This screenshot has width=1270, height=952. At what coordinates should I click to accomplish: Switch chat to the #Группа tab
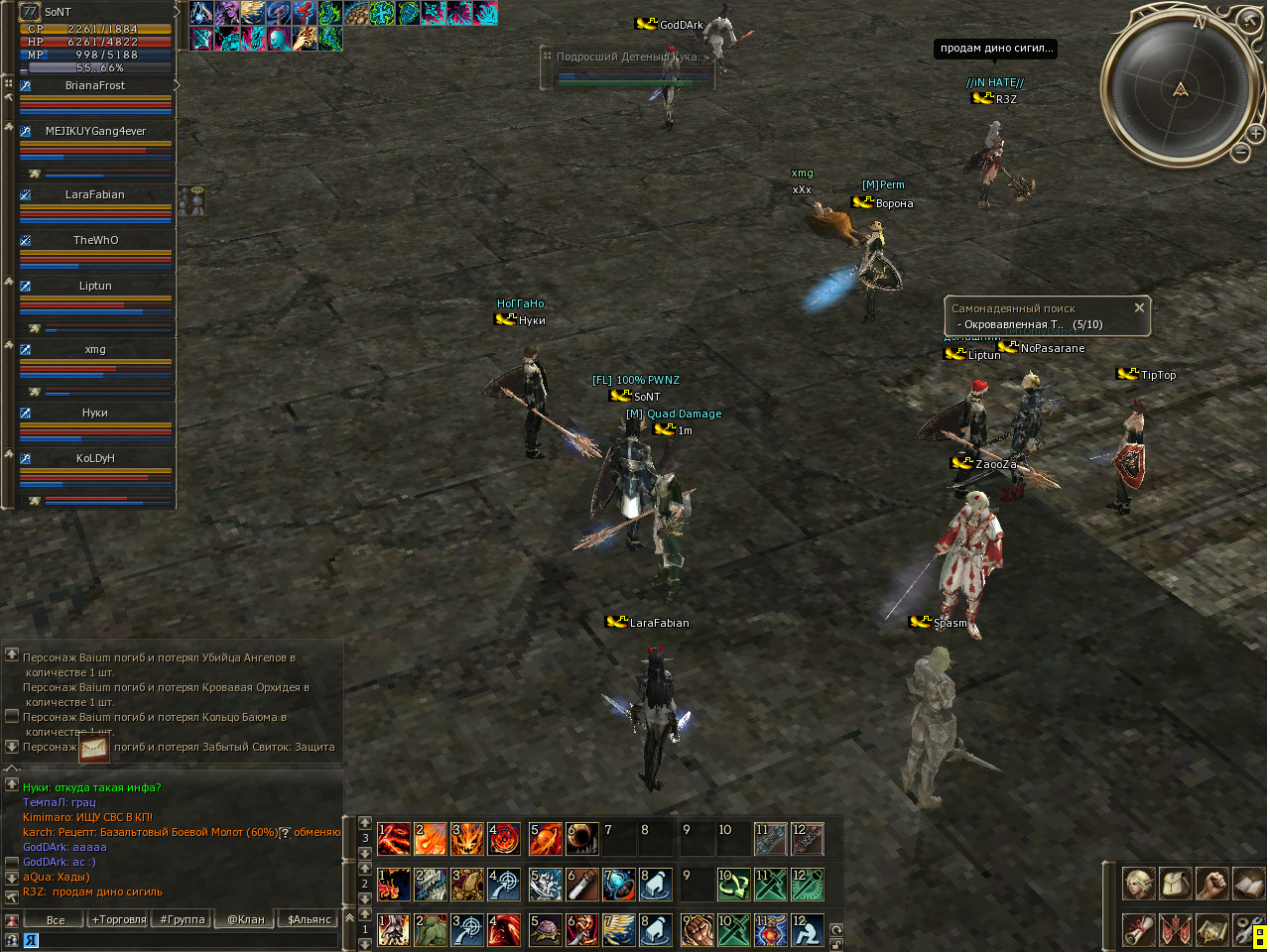point(183,919)
